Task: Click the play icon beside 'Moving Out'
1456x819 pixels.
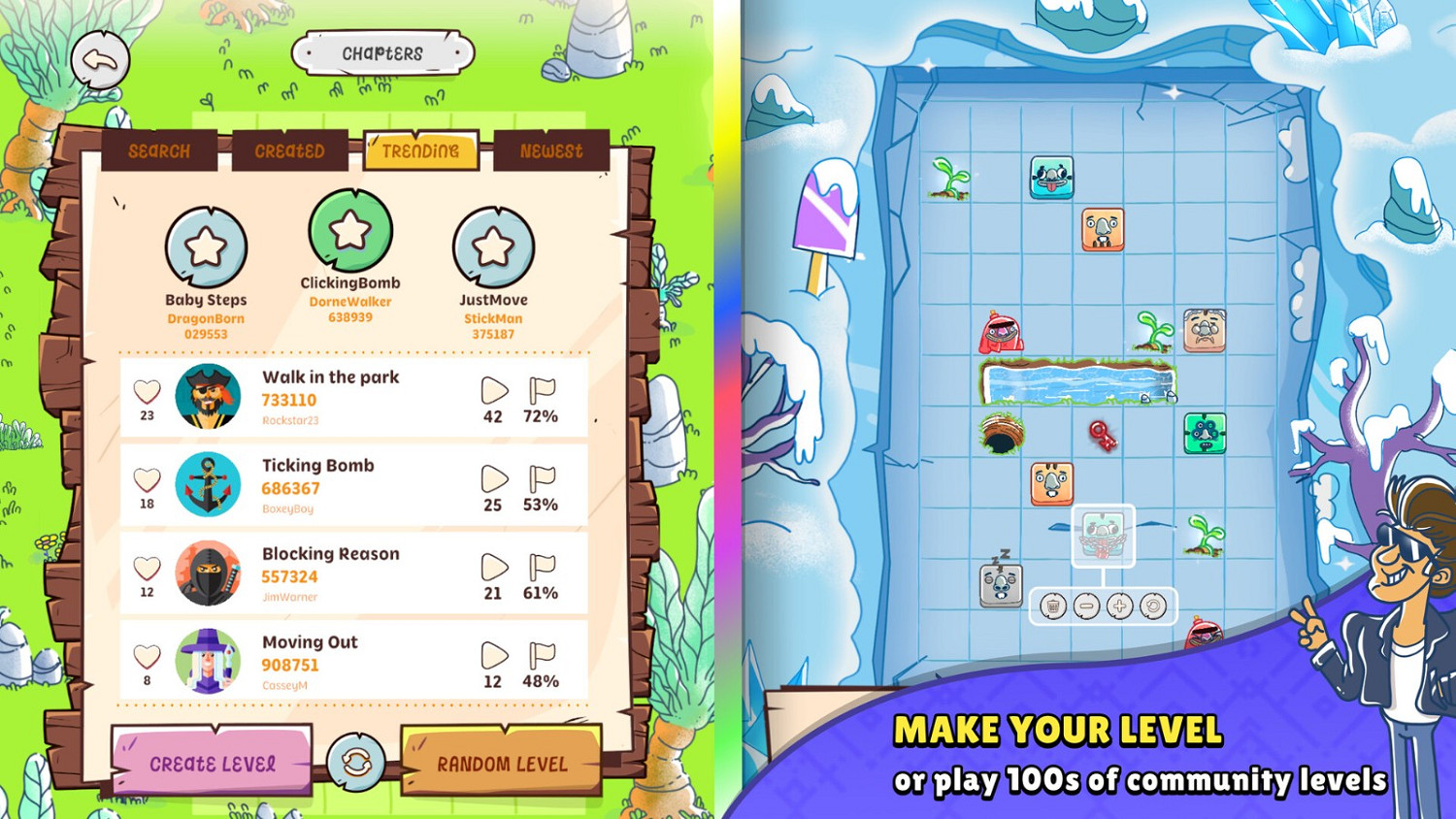Action: point(495,657)
